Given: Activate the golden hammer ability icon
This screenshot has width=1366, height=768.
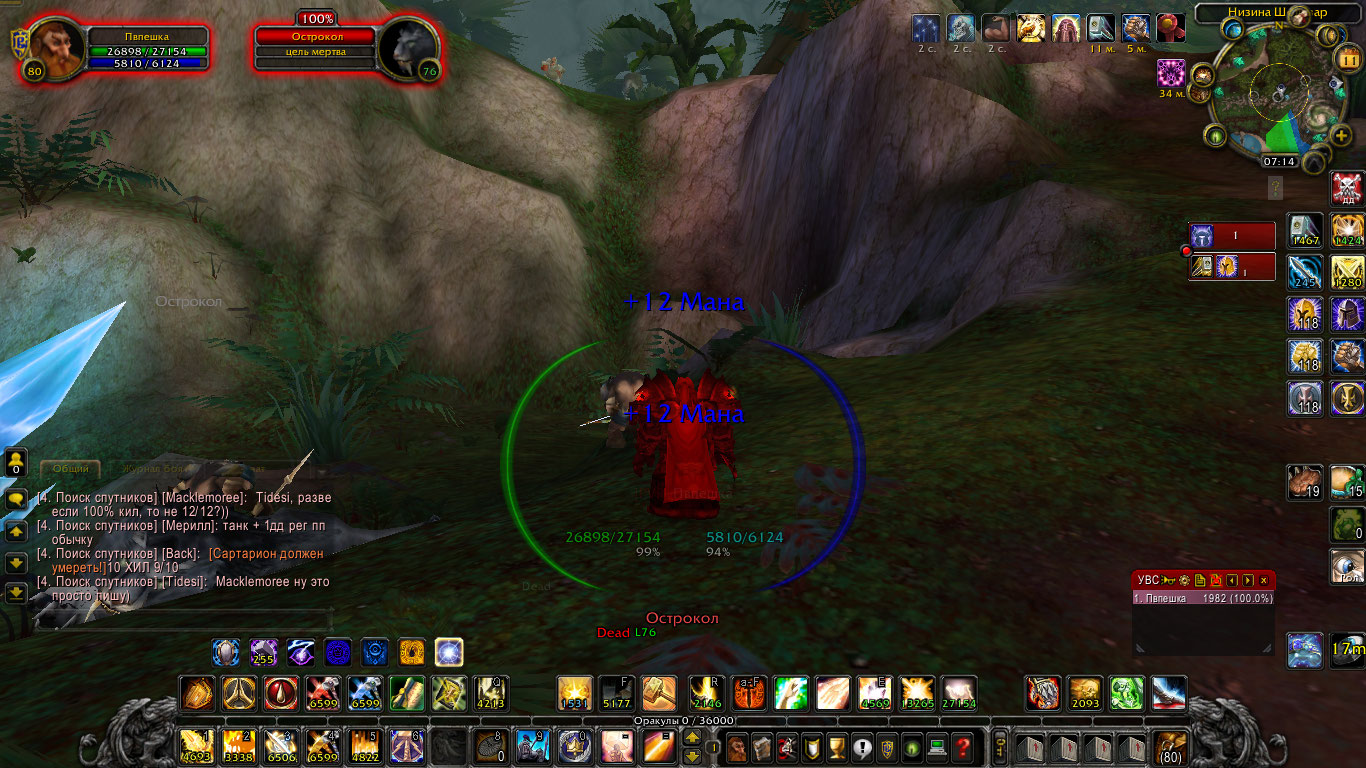Looking at the screenshot, I should 658,693.
